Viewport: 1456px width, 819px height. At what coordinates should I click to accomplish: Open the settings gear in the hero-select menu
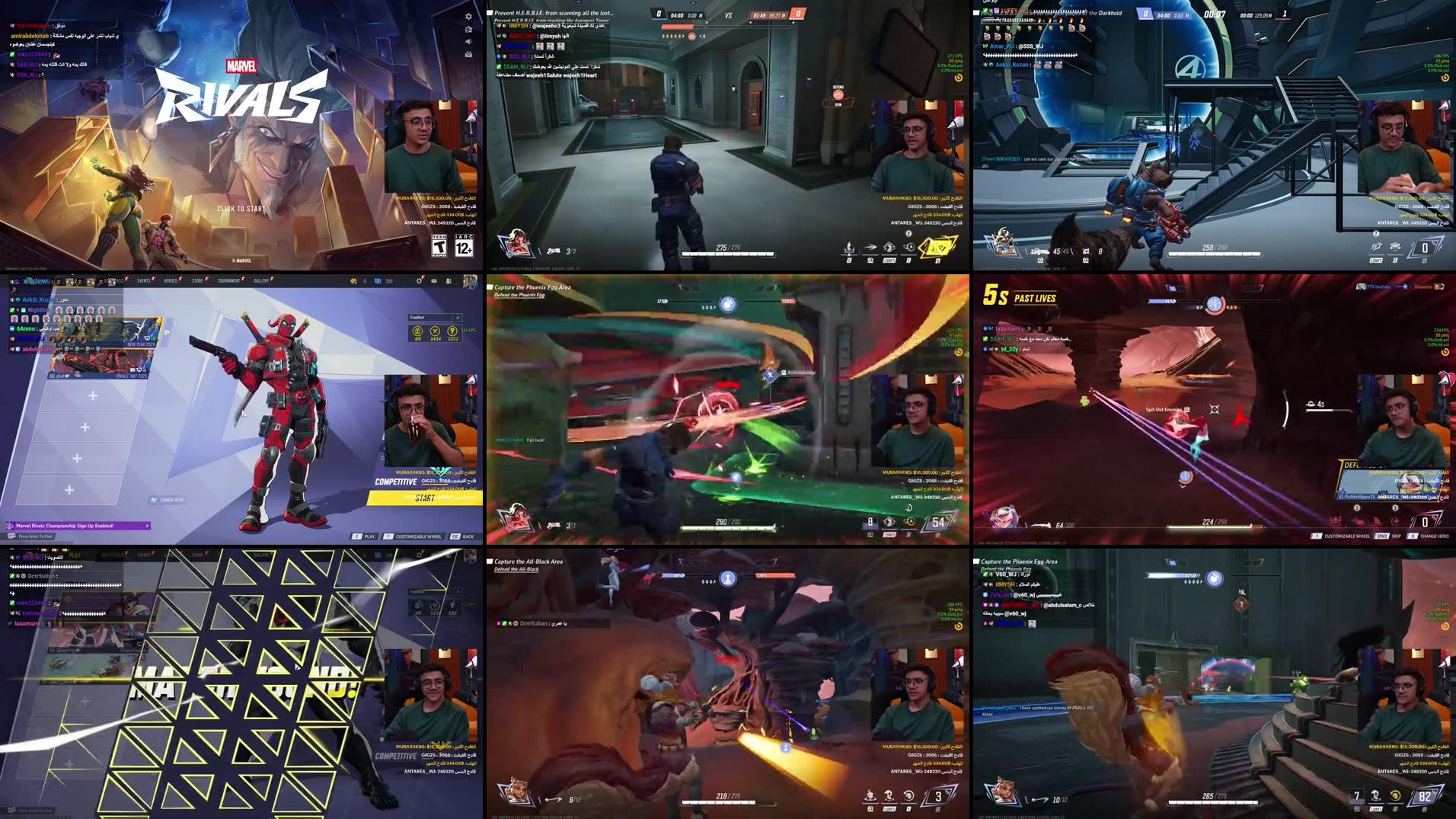pyautogui.click(x=417, y=281)
